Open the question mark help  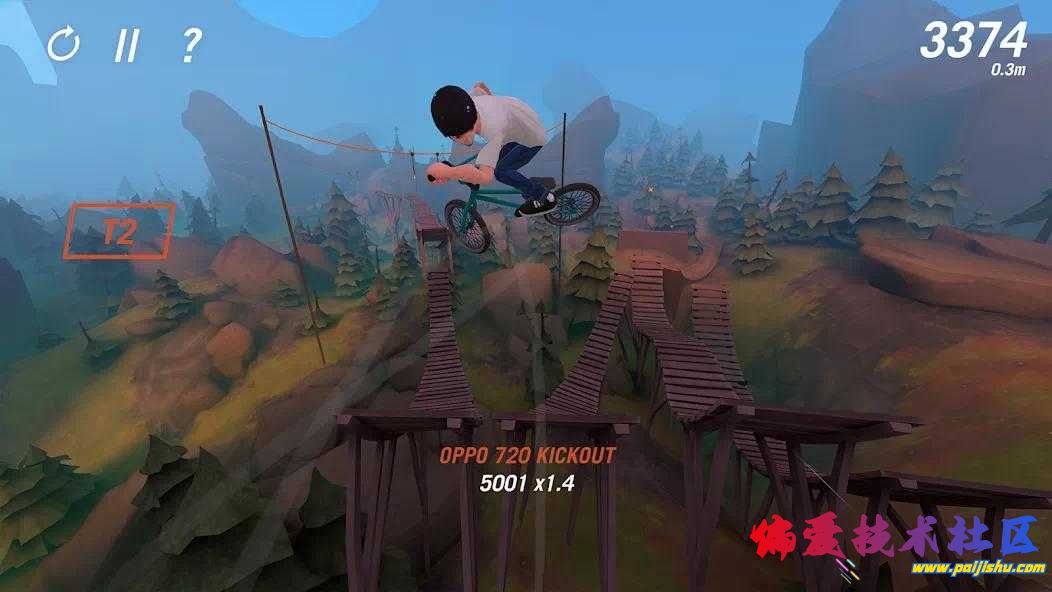point(190,45)
